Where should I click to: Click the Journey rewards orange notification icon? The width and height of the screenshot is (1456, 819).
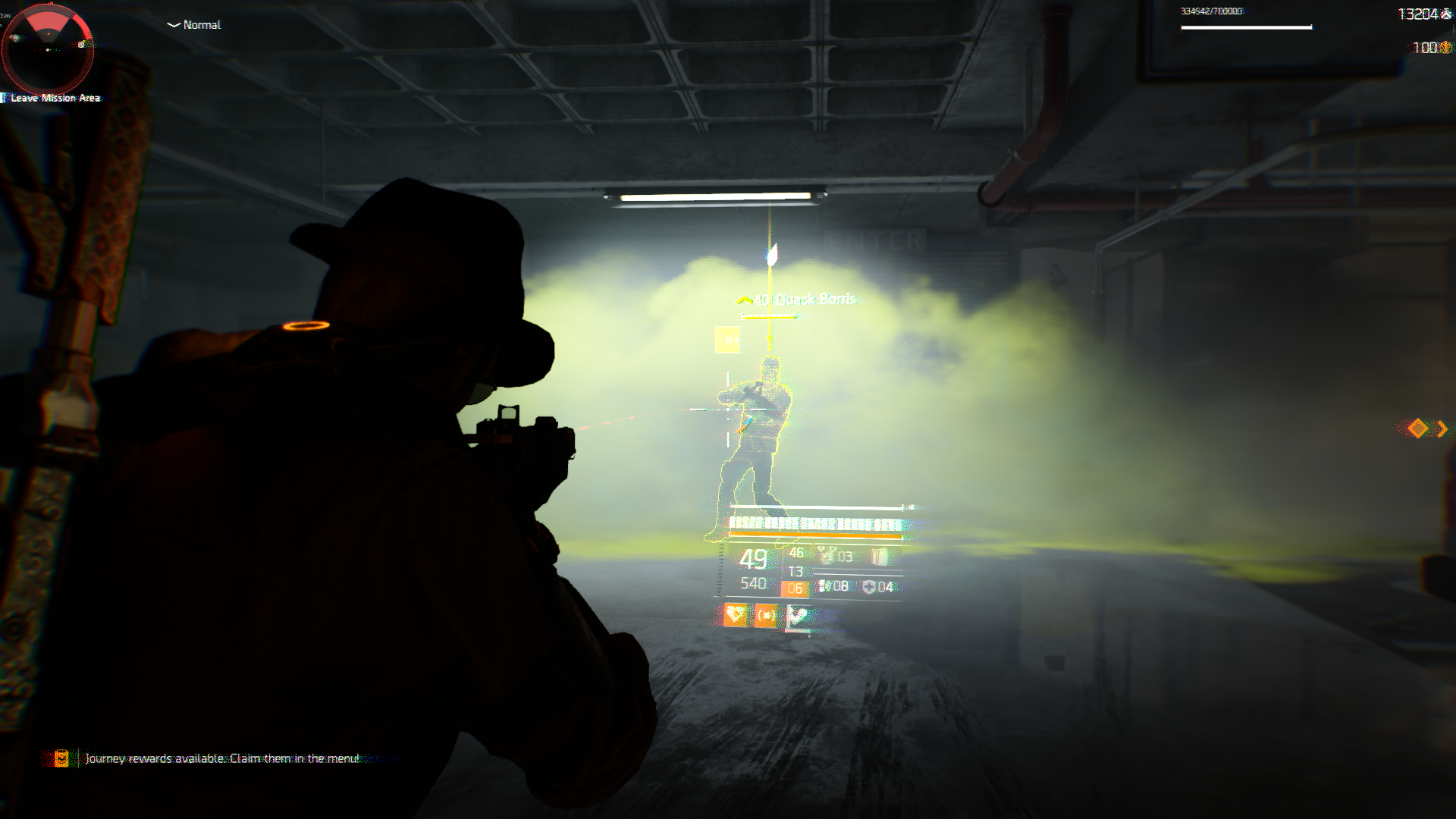62,756
